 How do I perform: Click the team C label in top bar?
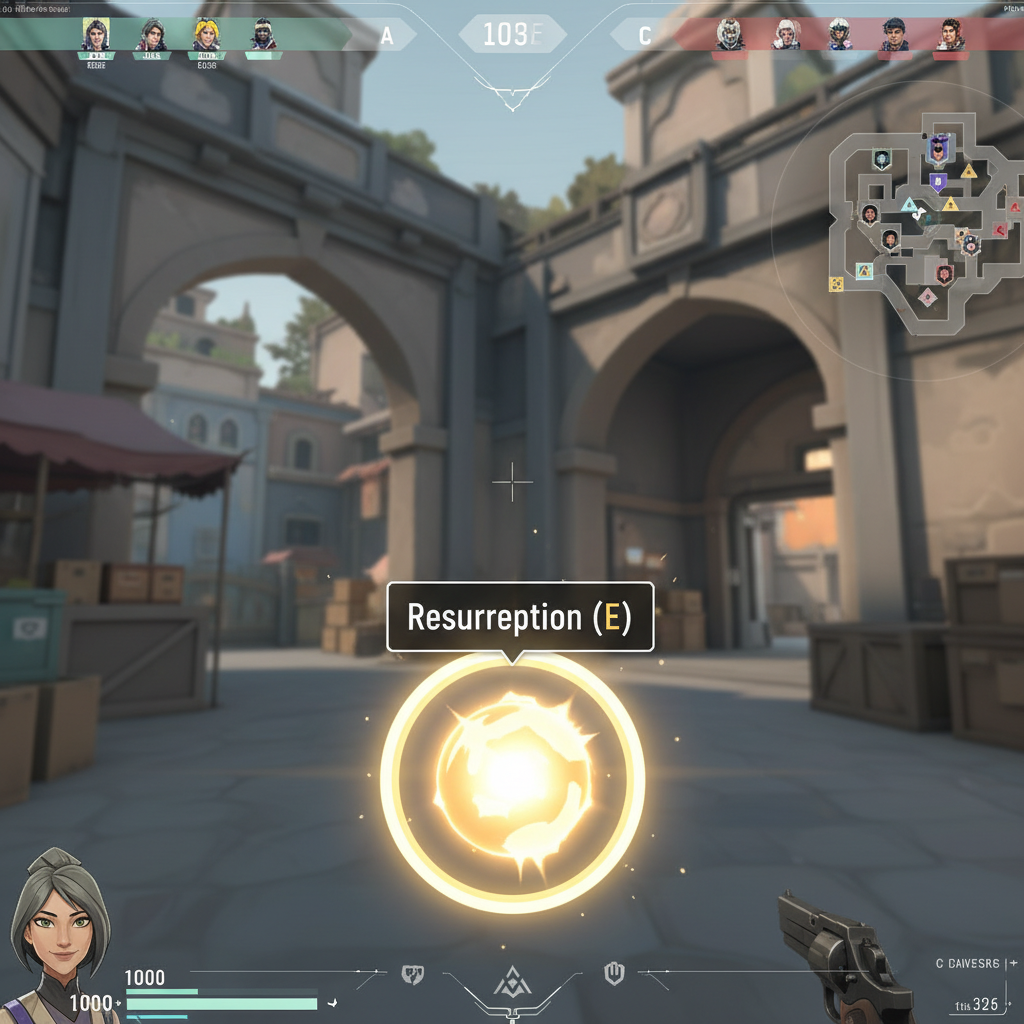pos(645,37)
